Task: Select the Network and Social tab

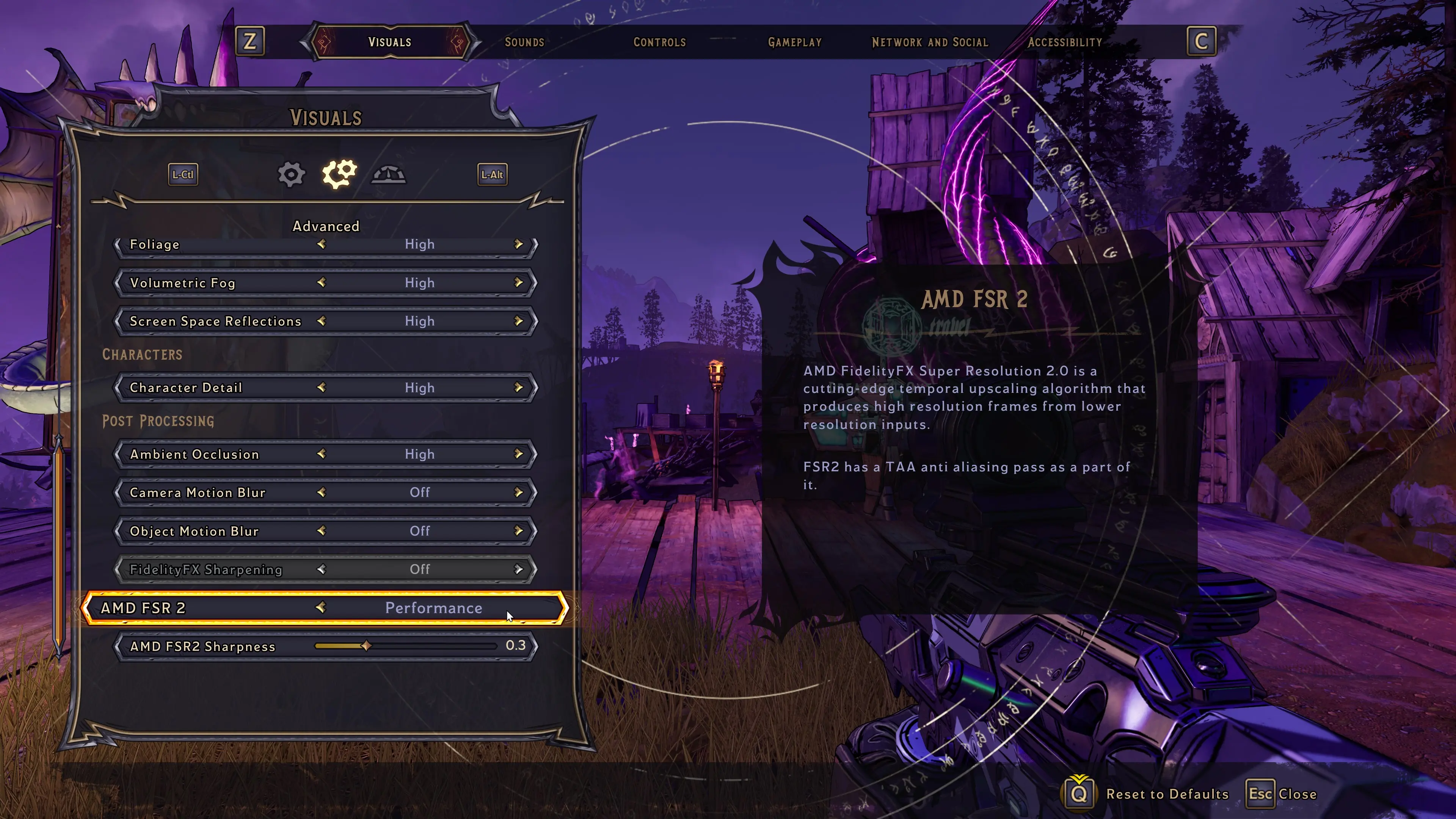Action: 929,42
